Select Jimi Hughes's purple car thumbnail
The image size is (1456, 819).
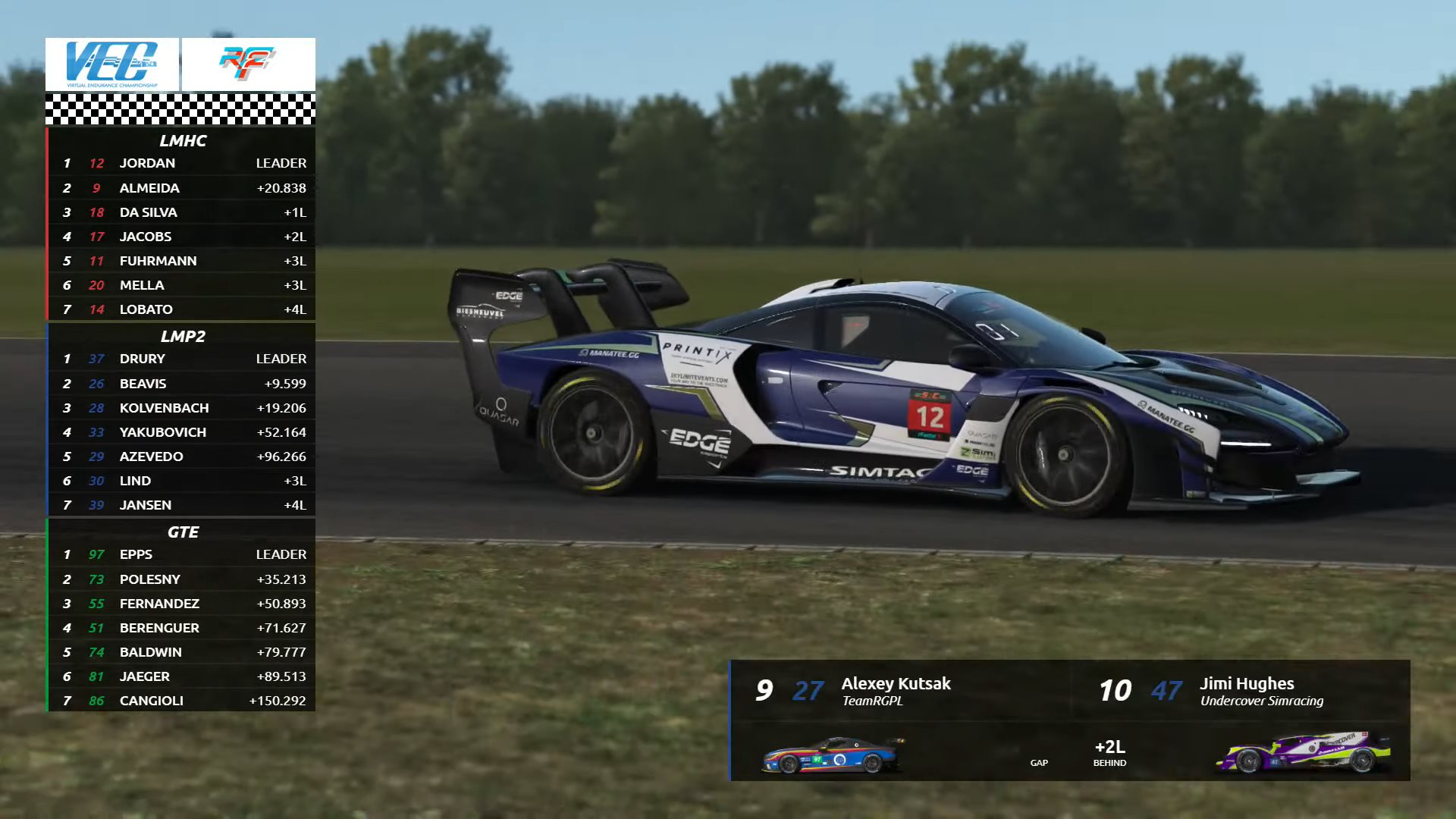[x=1303, y=752]
